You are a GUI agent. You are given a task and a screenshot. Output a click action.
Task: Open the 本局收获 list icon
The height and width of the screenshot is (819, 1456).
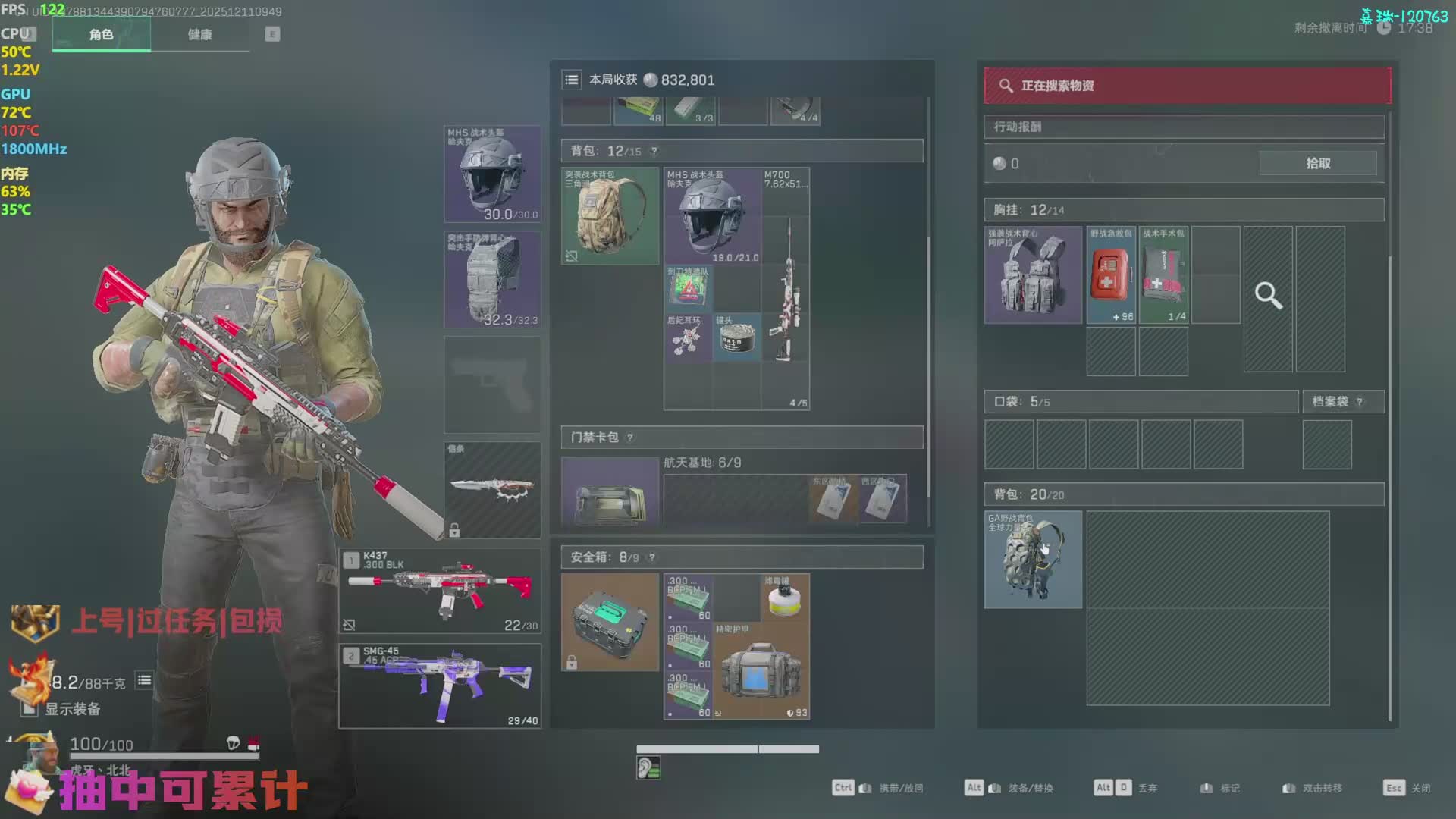point(572,80)
